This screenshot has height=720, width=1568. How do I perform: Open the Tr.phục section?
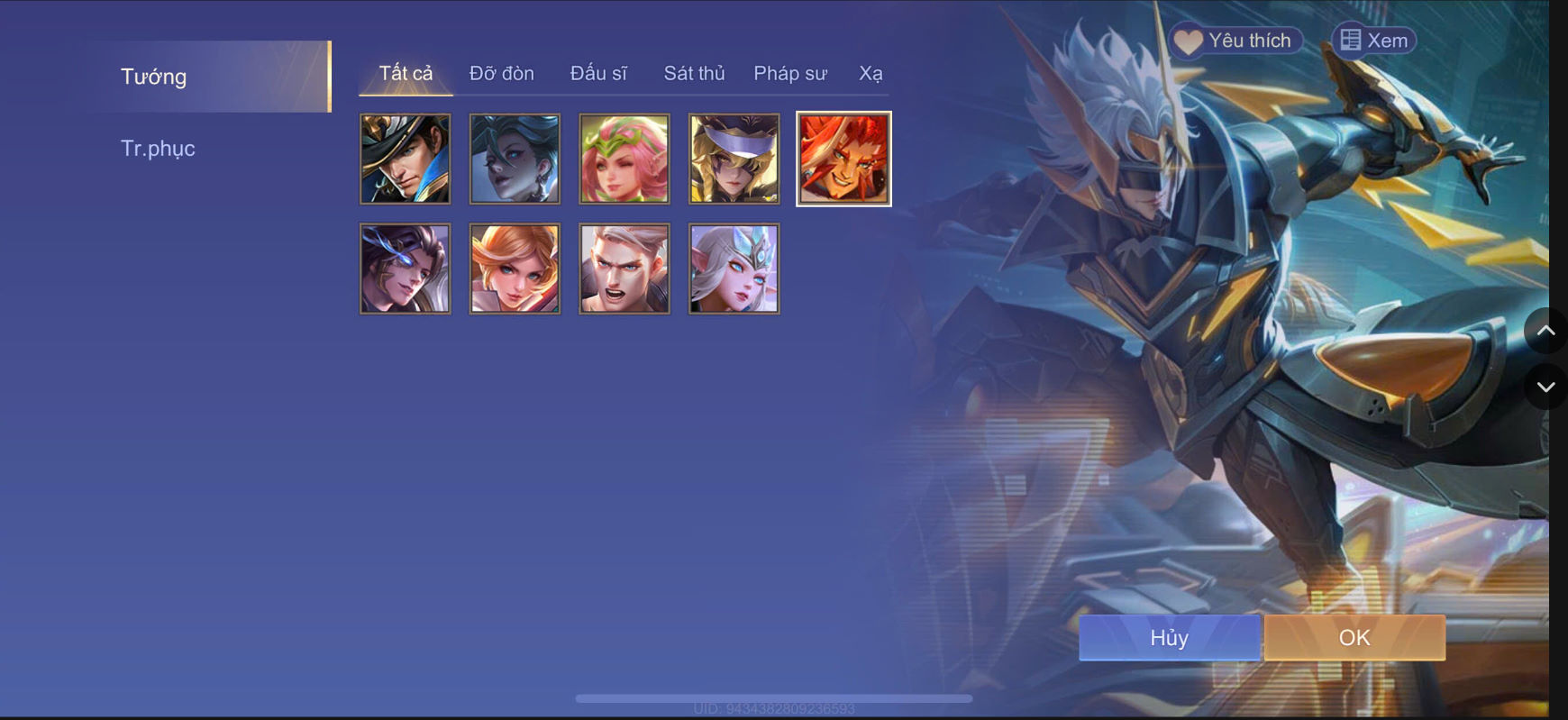point(159,148)
